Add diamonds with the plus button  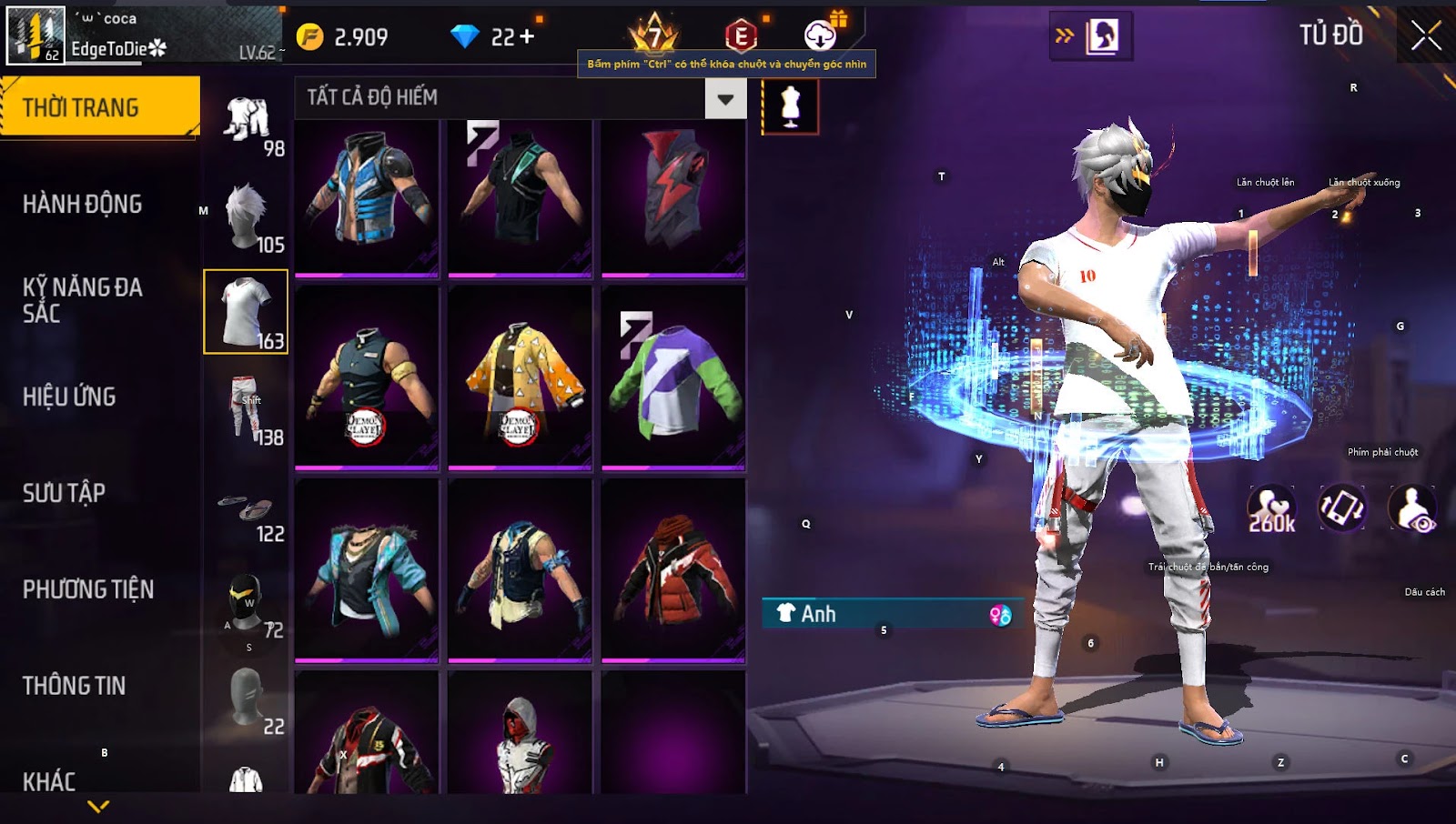point(527,36)
